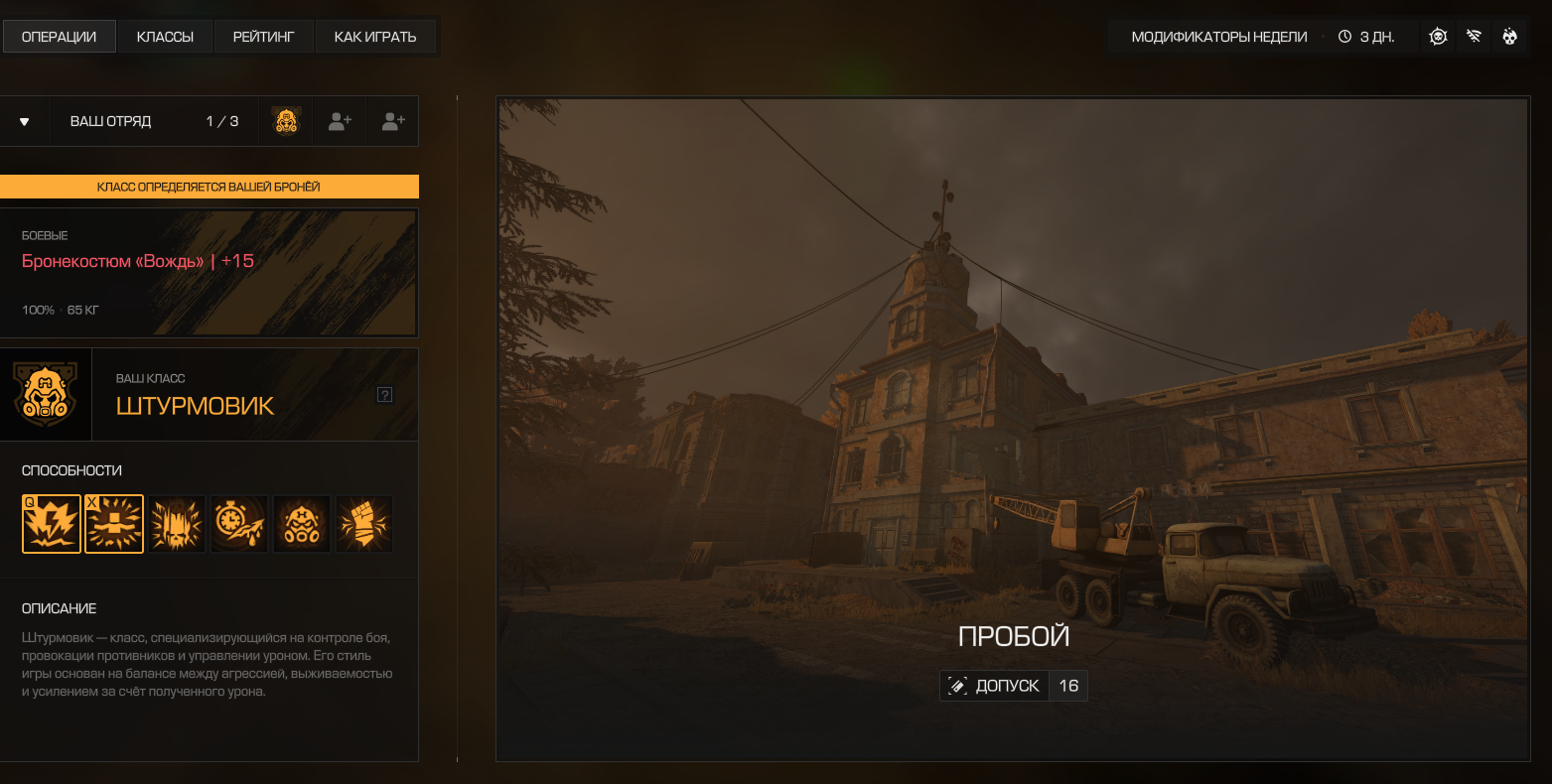Collapse the Ваш отряд squad arrow
This screenshot has width=1552, height=784.
pos(25,122)
